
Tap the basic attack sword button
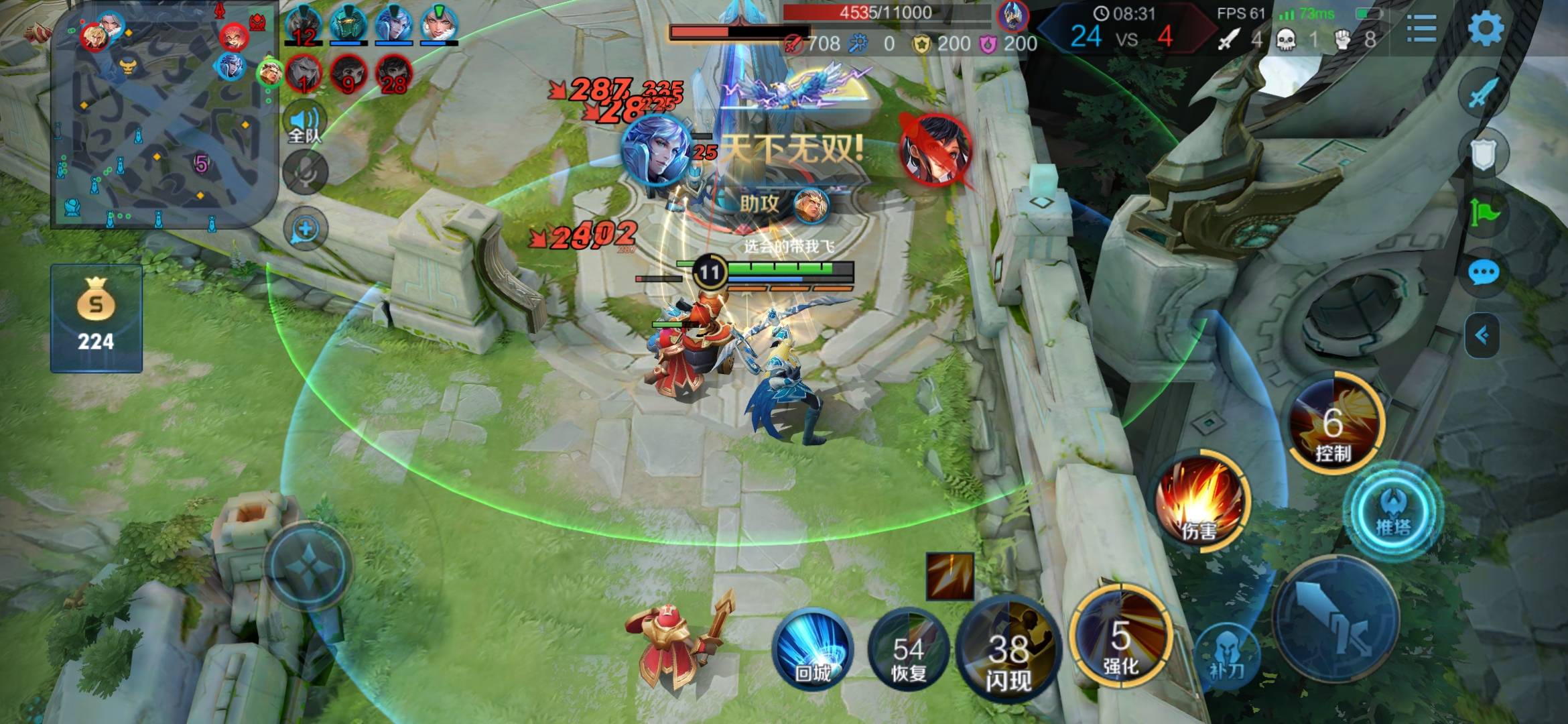pyautogui.click(x=1335, y=620)
